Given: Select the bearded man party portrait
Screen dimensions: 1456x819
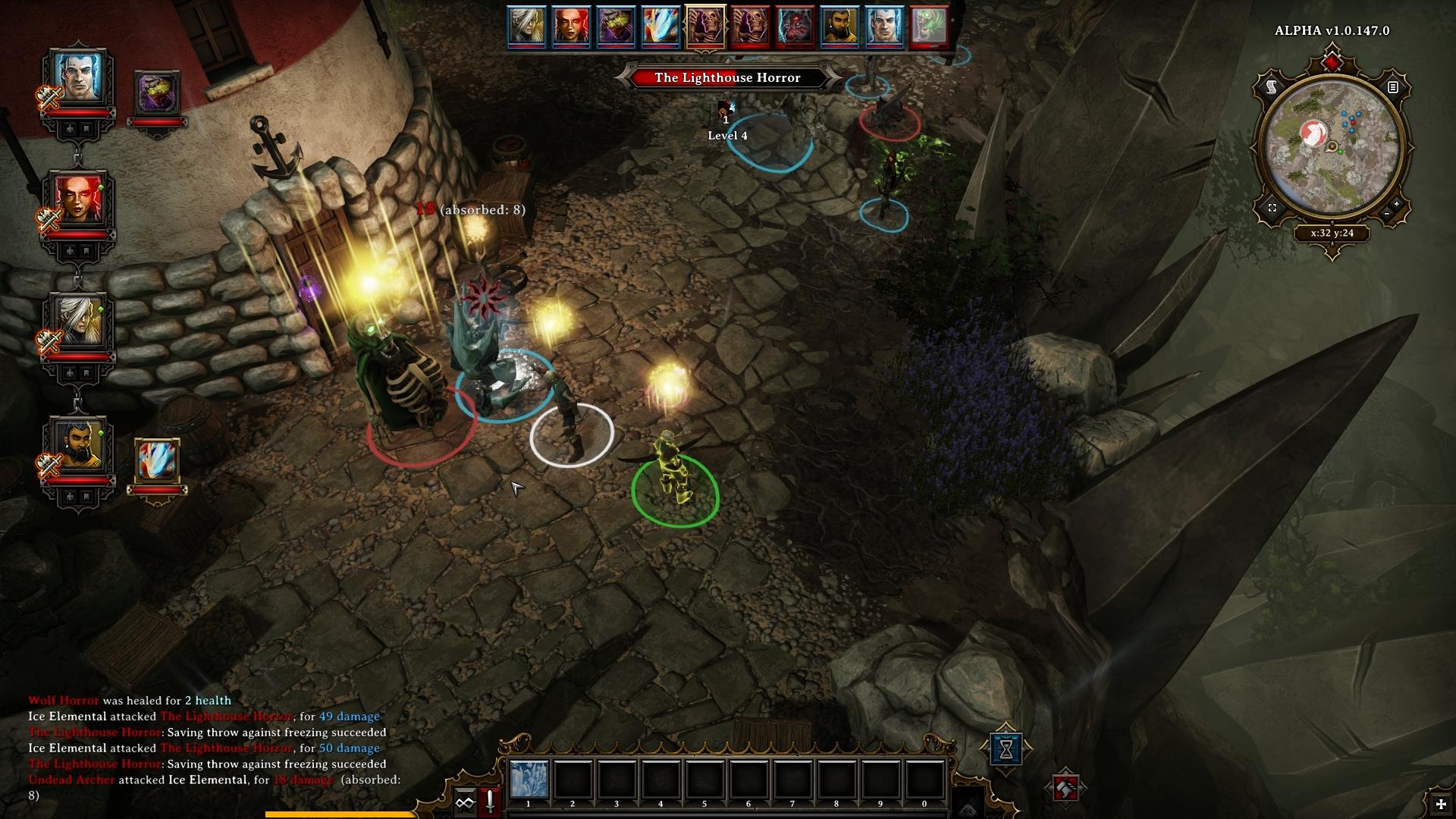Looking at the screenshot, I should coord(78,445).
